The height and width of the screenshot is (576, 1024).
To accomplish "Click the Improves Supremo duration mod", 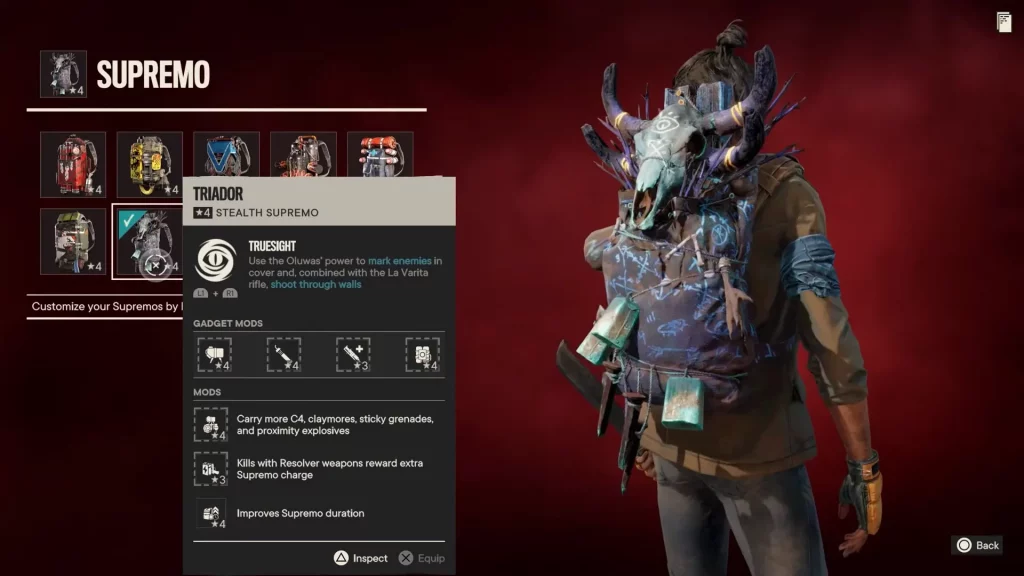I will [x=211, y=514].
